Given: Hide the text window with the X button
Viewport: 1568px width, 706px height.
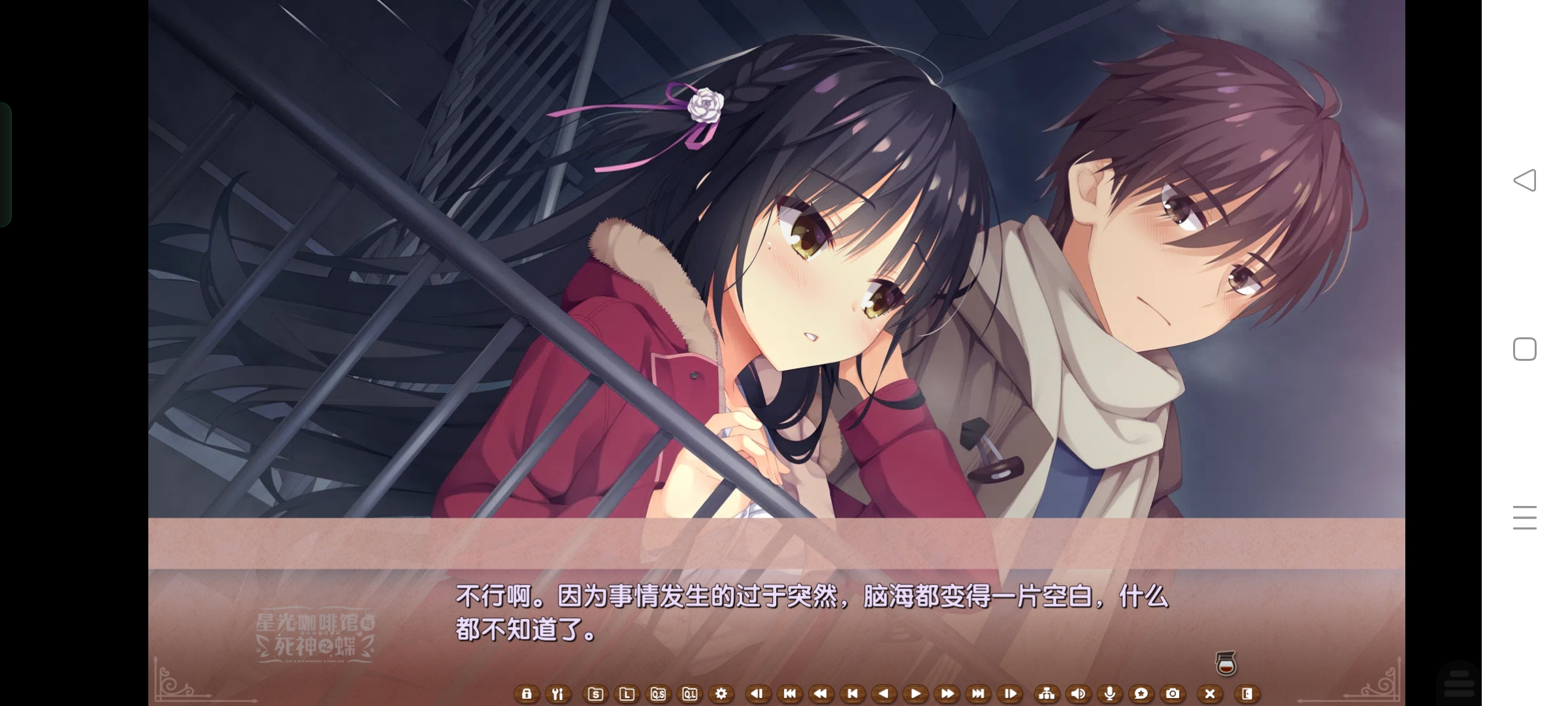Looking at the screenshot, I should (x=1209, y=694).
